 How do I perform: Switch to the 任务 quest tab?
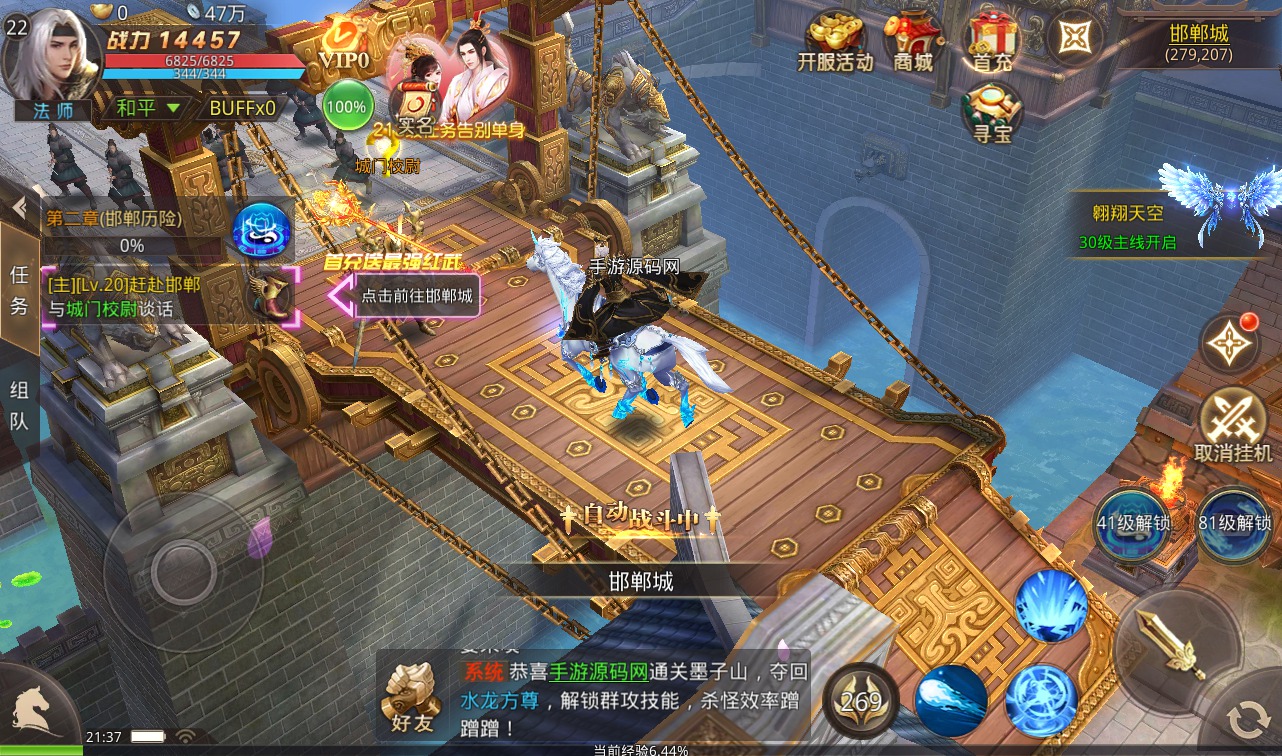tap(19, 290)
